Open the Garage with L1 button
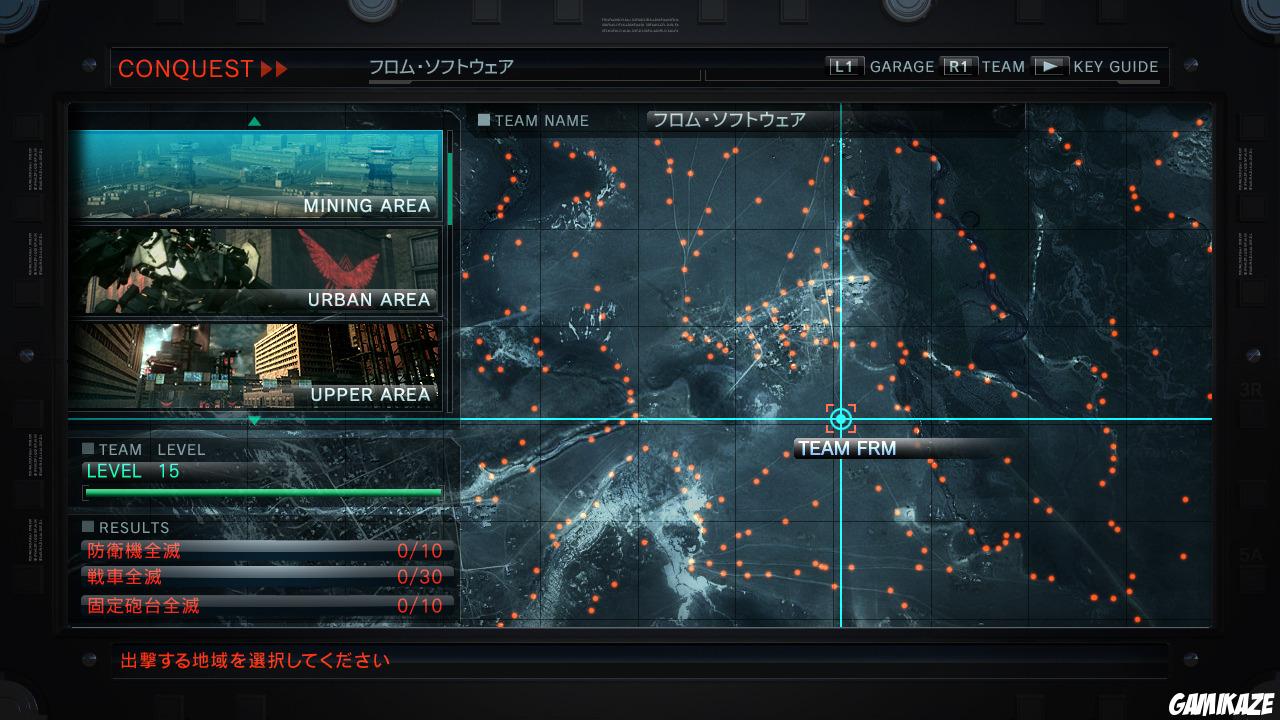Viewport: 1280px width, 720px height. (x=843, y=65)
